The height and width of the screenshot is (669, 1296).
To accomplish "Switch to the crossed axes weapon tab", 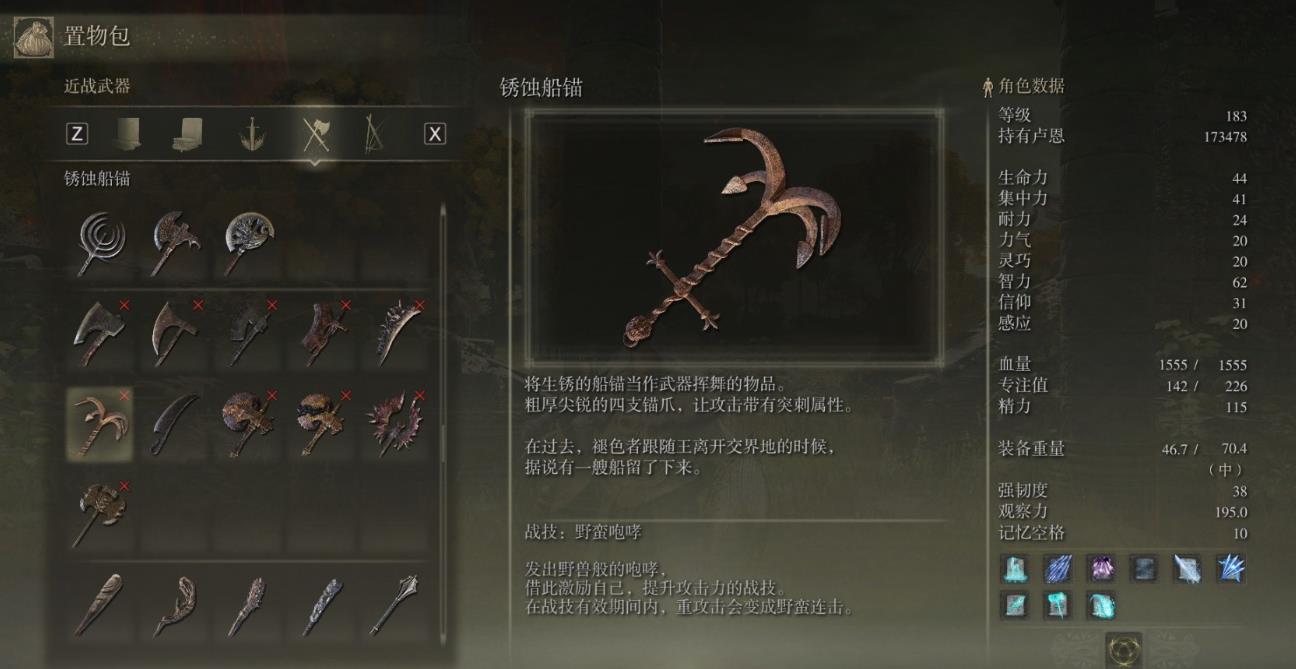I will (x=316, y=133).
